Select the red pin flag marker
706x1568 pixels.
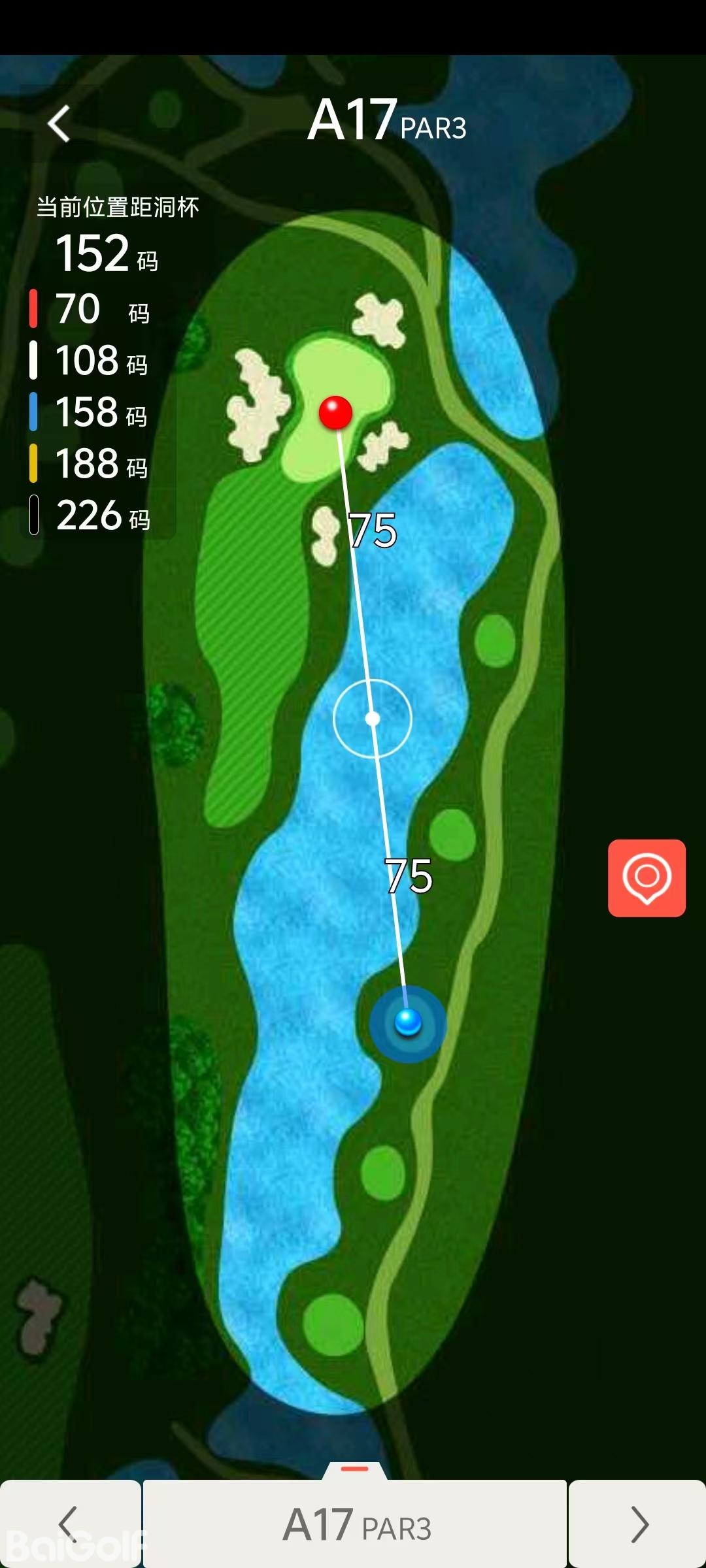[335, 412]
